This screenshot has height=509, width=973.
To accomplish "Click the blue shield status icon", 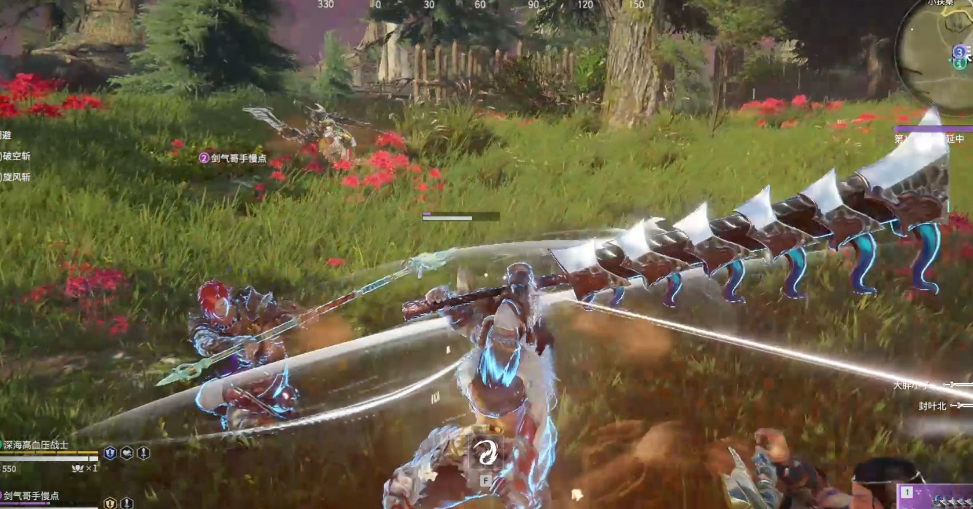I will click(111, 453).
